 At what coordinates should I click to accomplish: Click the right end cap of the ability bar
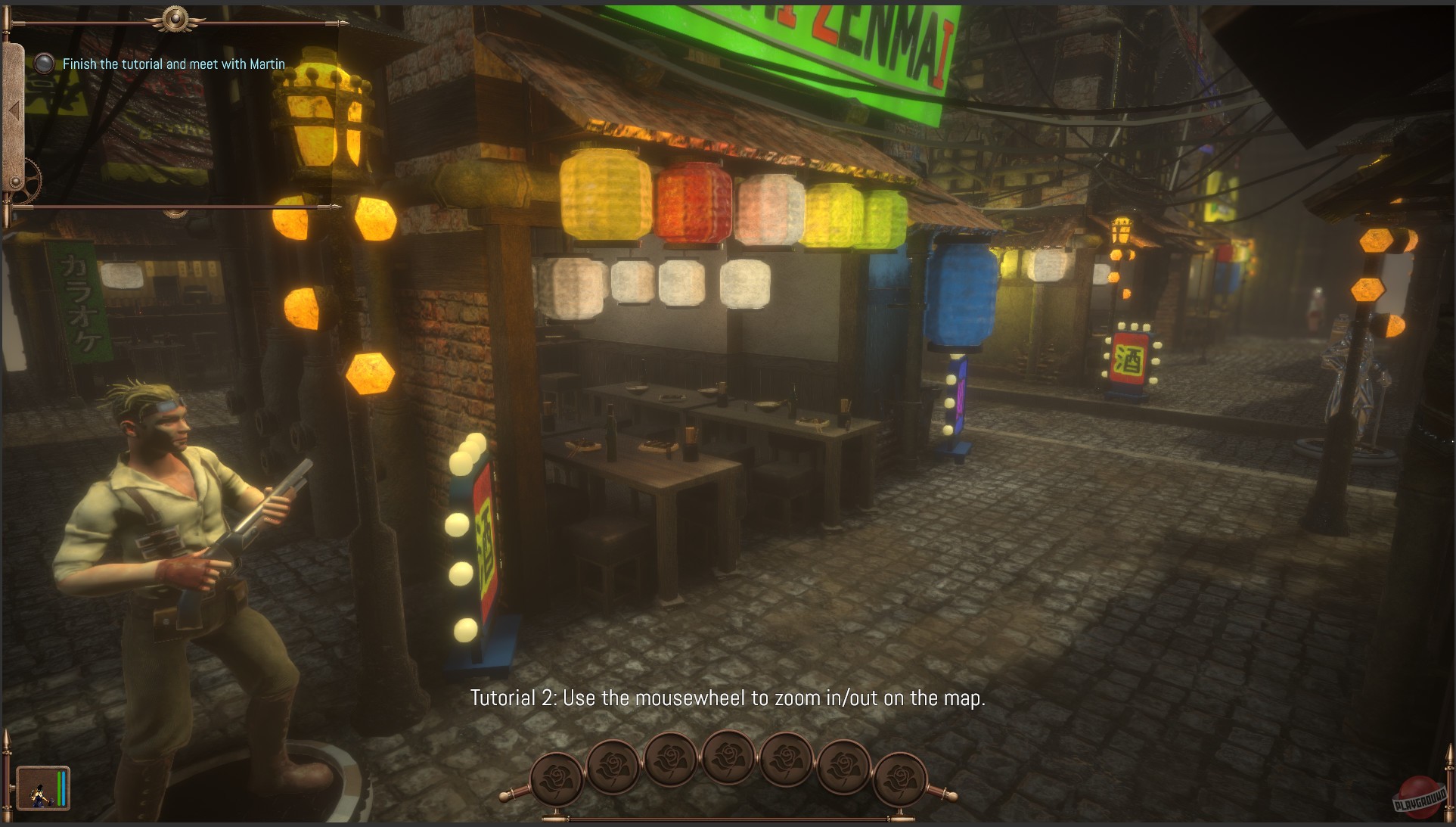952,797
